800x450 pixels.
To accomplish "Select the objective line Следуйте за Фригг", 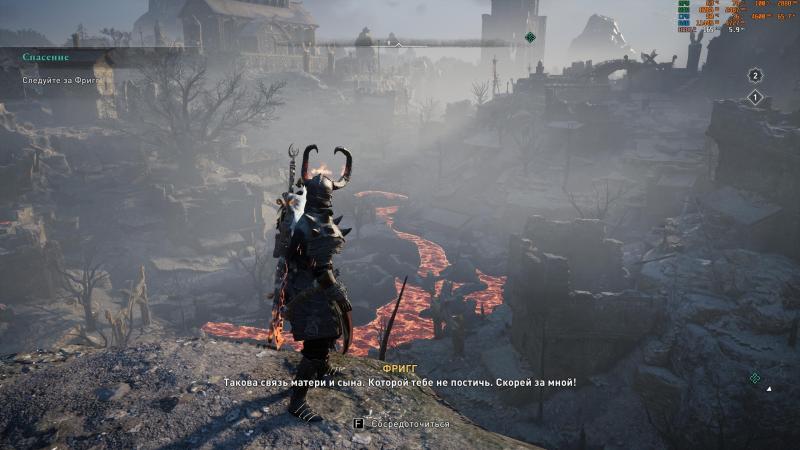I will (63, 79).
